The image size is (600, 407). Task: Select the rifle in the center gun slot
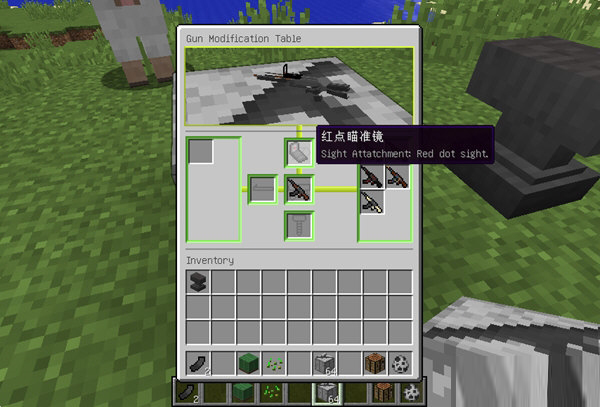300,188
